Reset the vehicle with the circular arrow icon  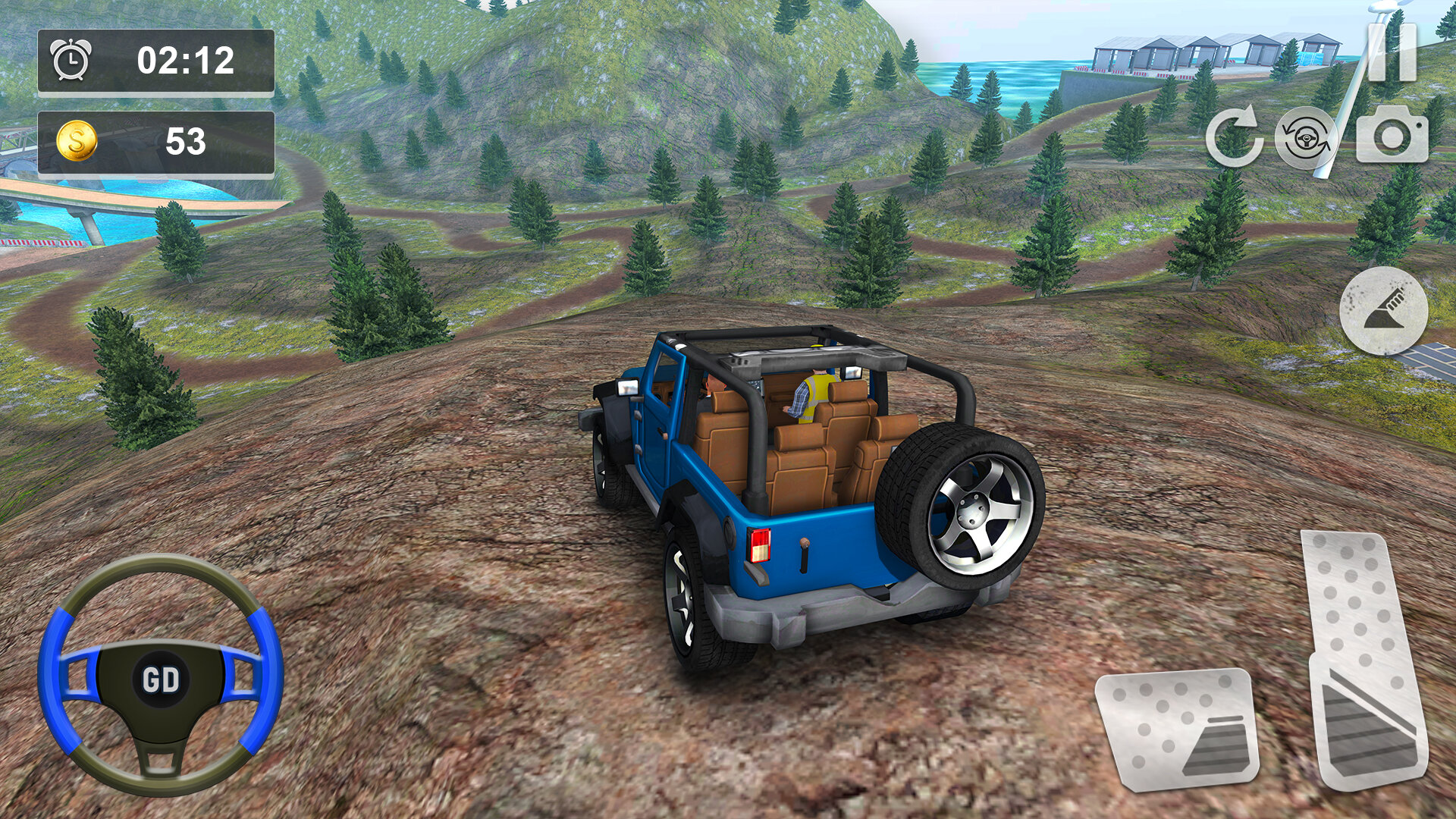point(1234,137)
